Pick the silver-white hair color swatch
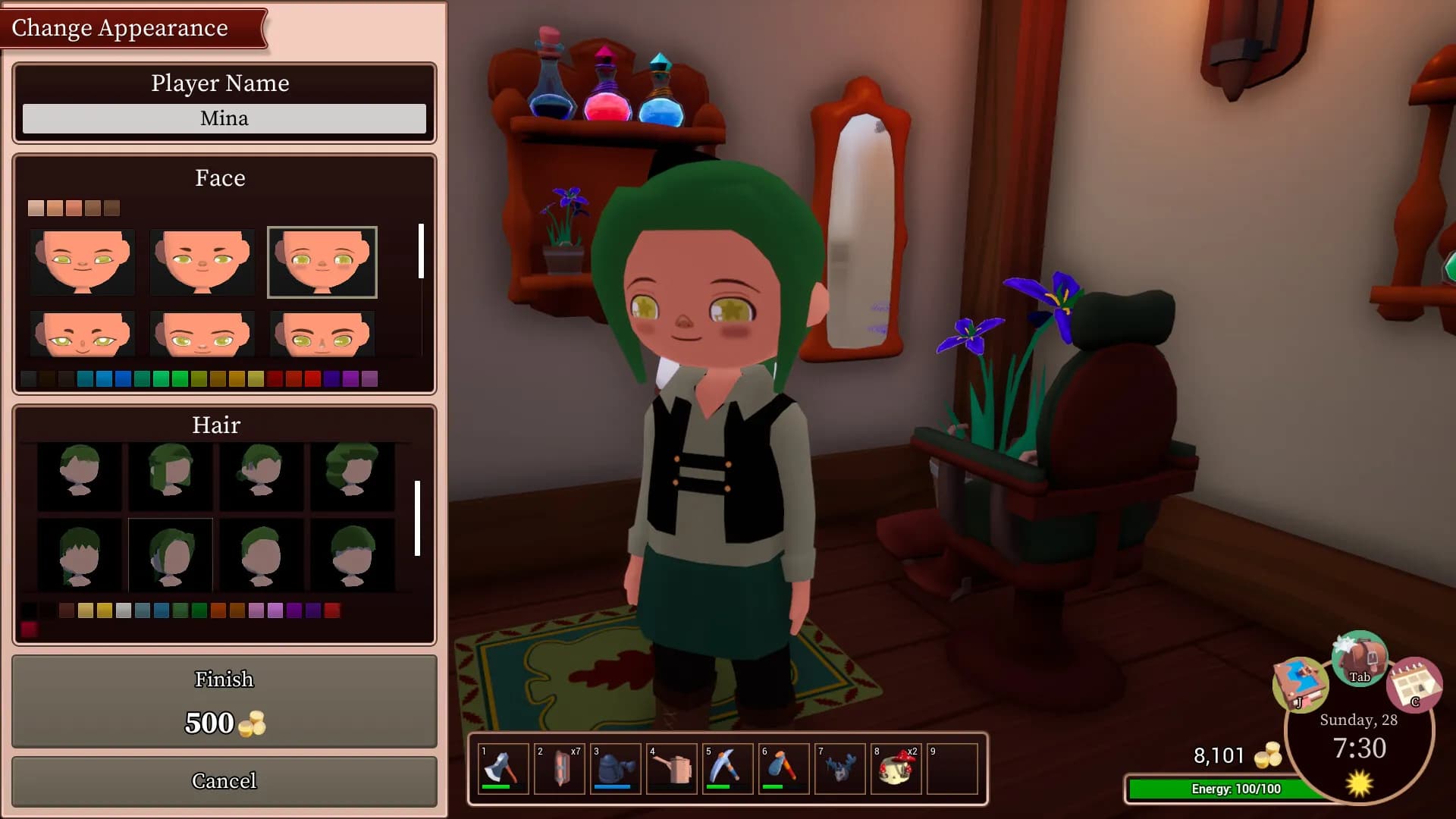This screenshot has height=819, width=1456. (124, 610)
